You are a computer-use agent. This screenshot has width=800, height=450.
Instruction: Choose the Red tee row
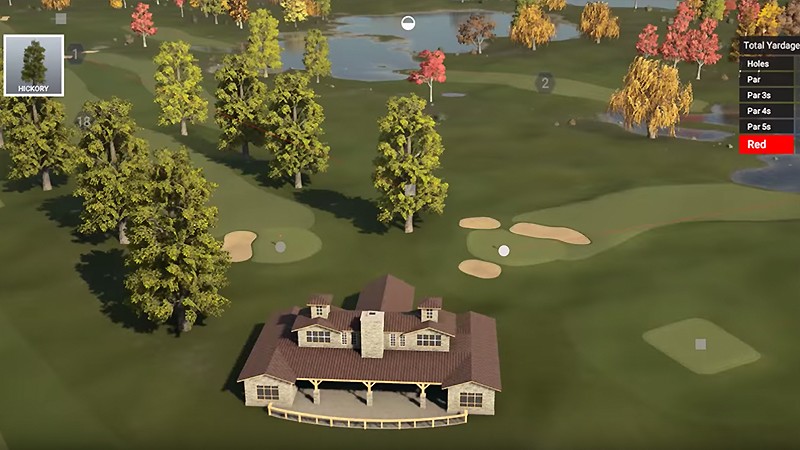tap(767, 145)
